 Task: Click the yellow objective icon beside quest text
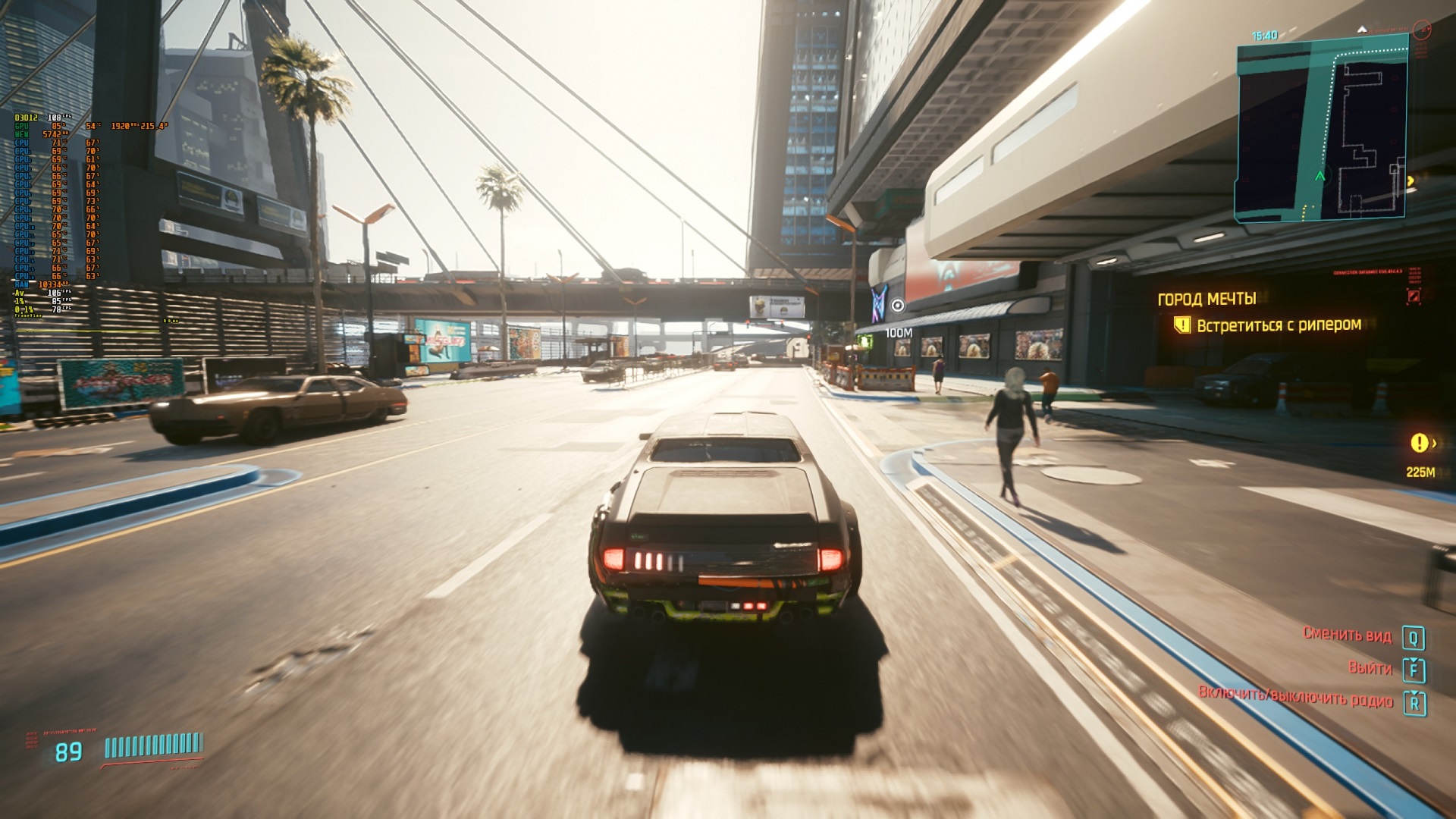1181,325
